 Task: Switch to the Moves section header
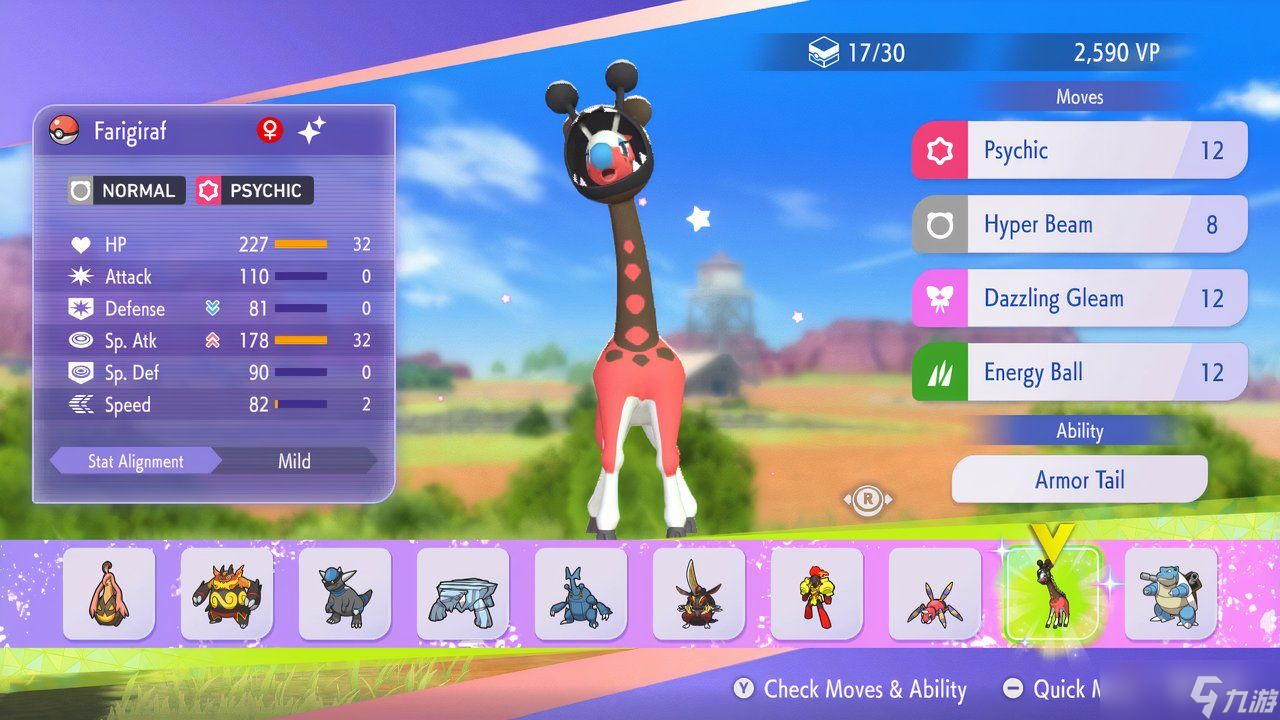(1079, 96)
